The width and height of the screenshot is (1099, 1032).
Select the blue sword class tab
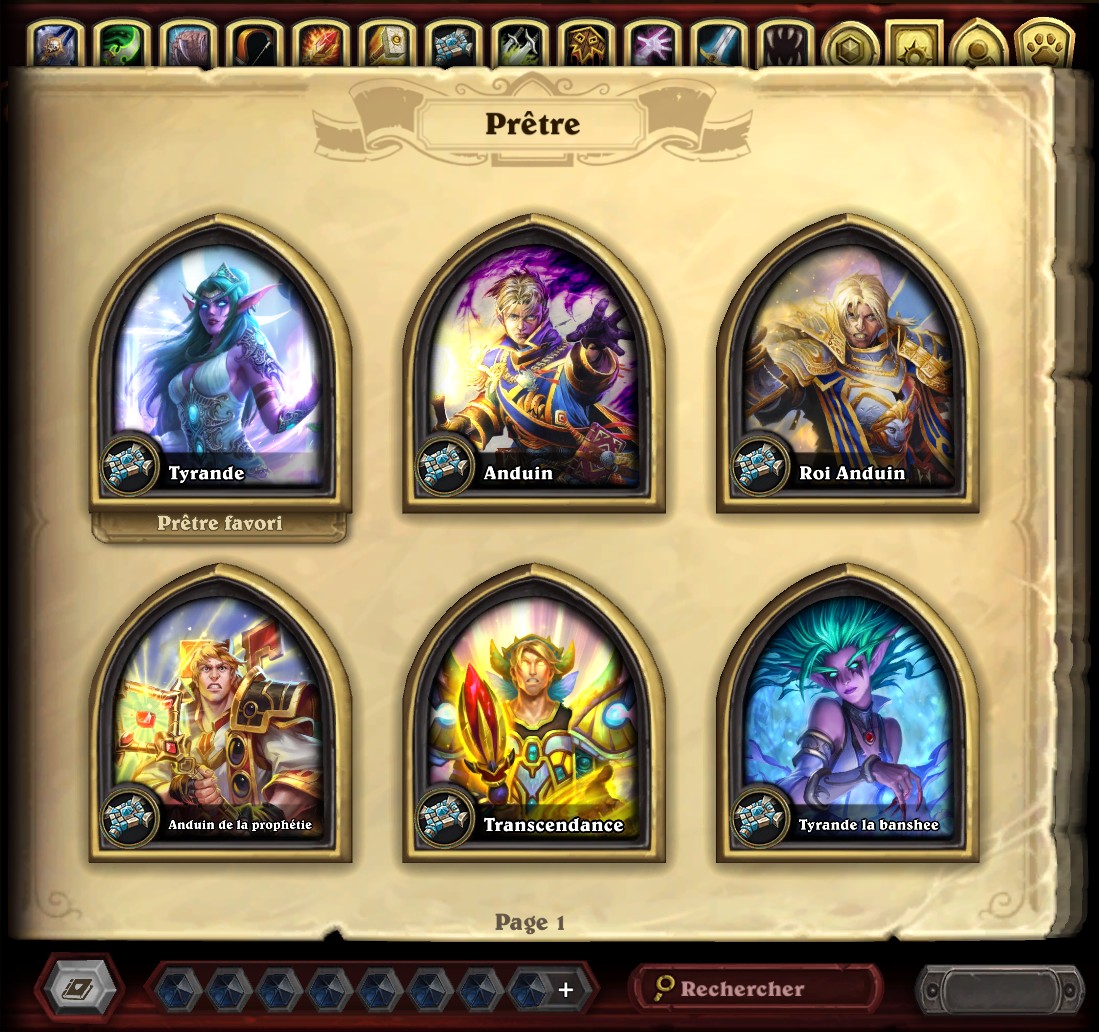(716, 45)
